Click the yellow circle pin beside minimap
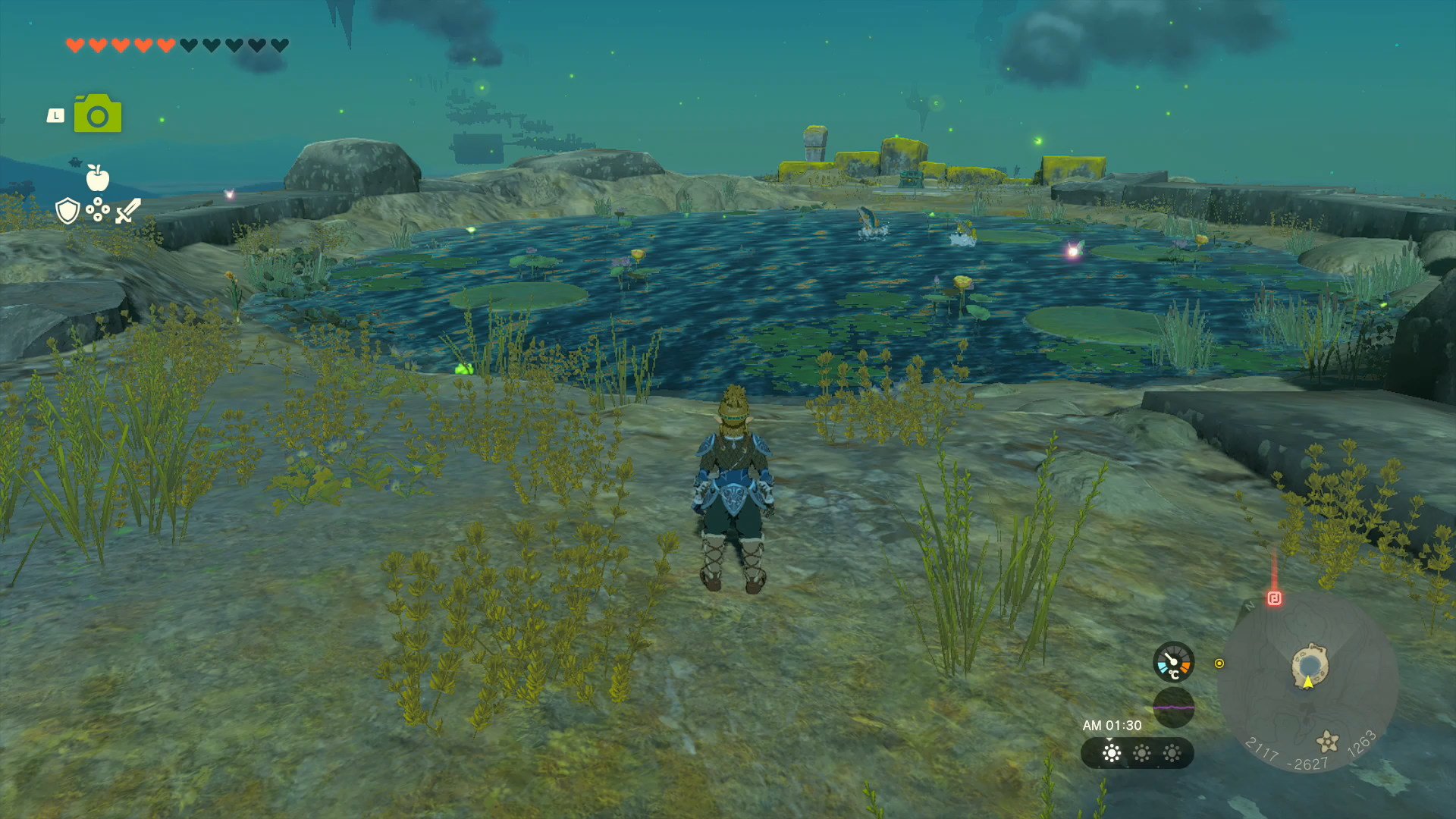The width and height of the screenshot is (1456, 819). pyautogui.click(x=1219, y=664)
